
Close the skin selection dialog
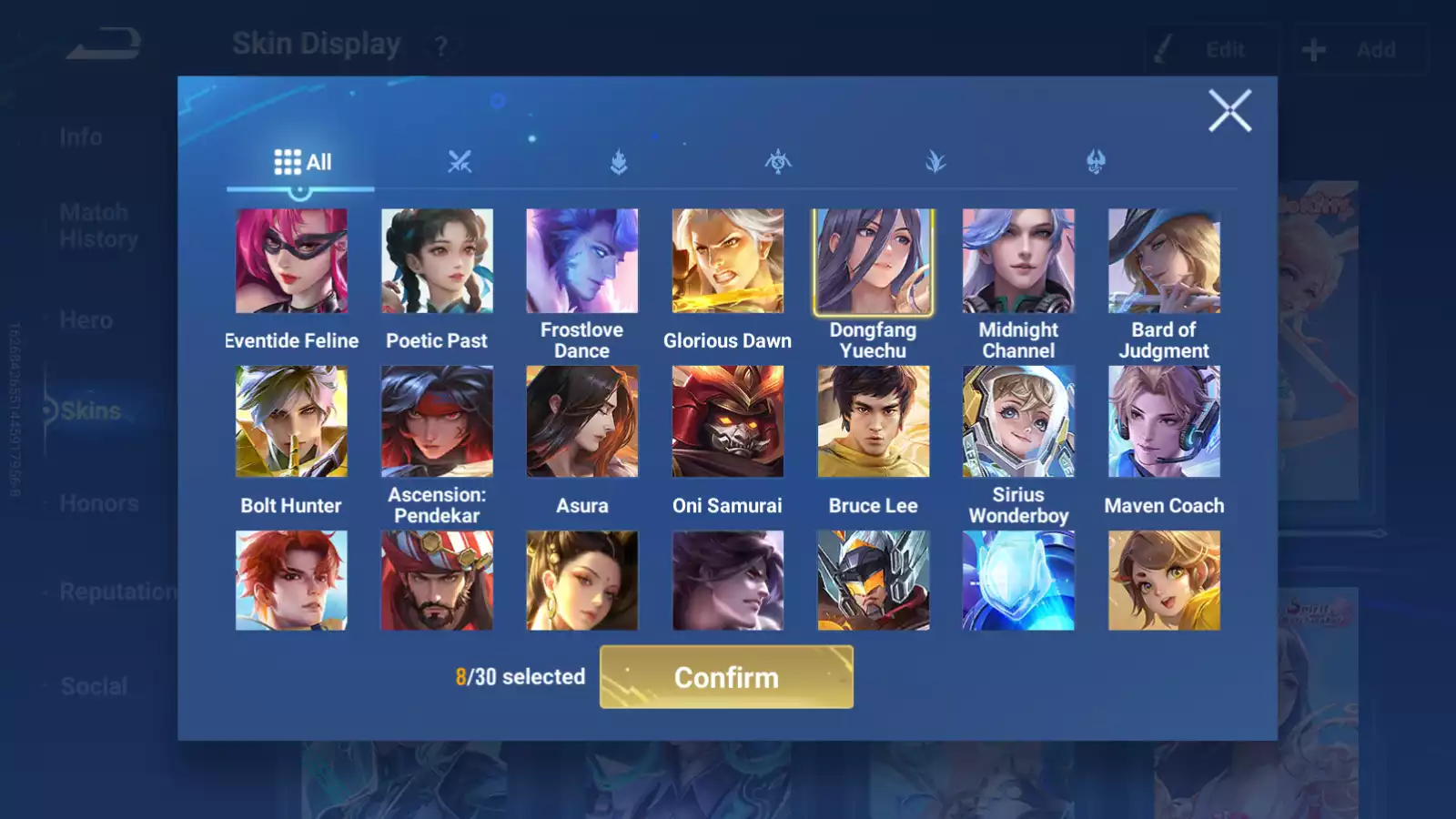click(1230, 111)
